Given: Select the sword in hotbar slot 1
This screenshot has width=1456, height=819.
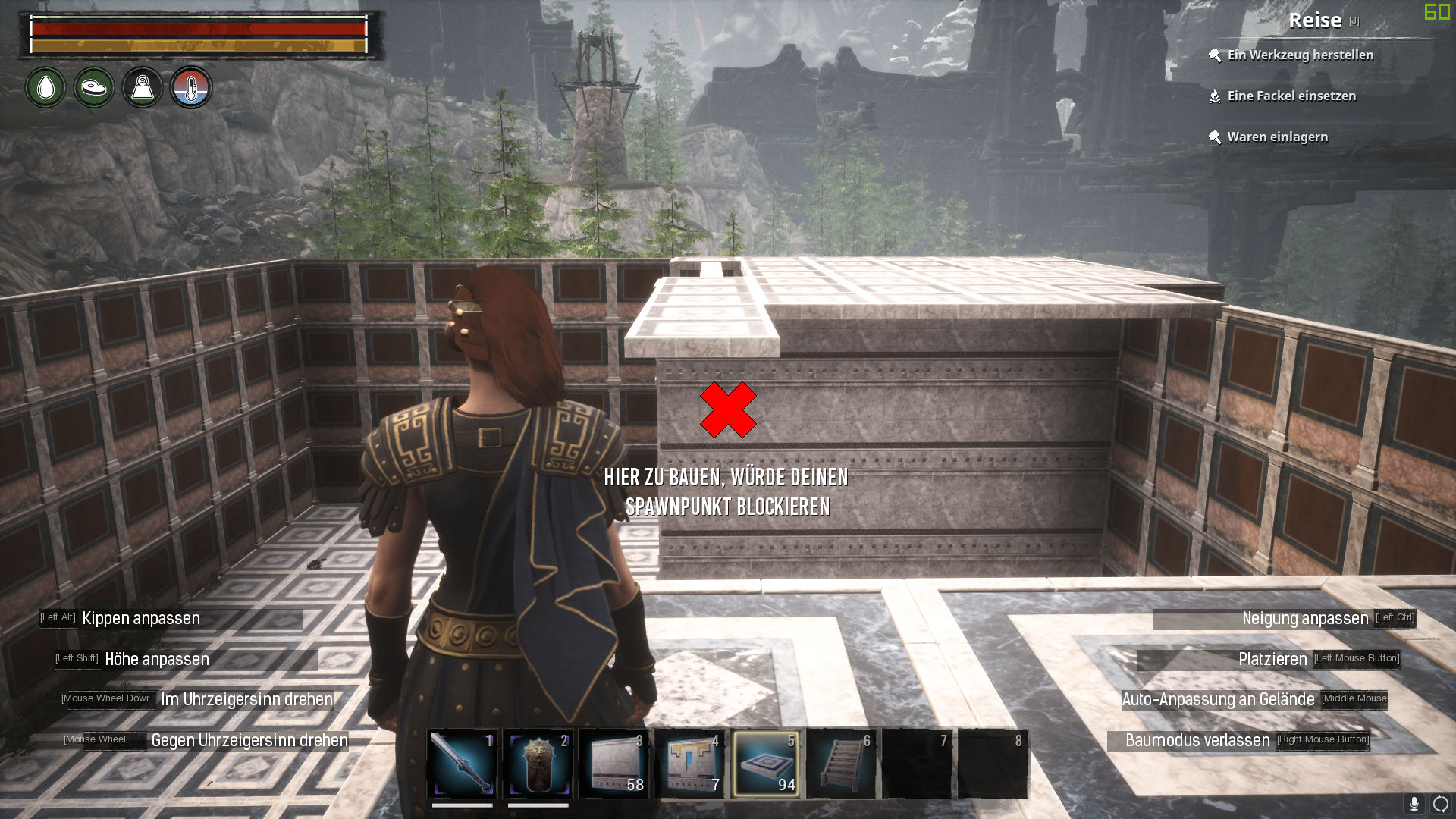Looking at the screenshot, I should [x=462, y=764].
